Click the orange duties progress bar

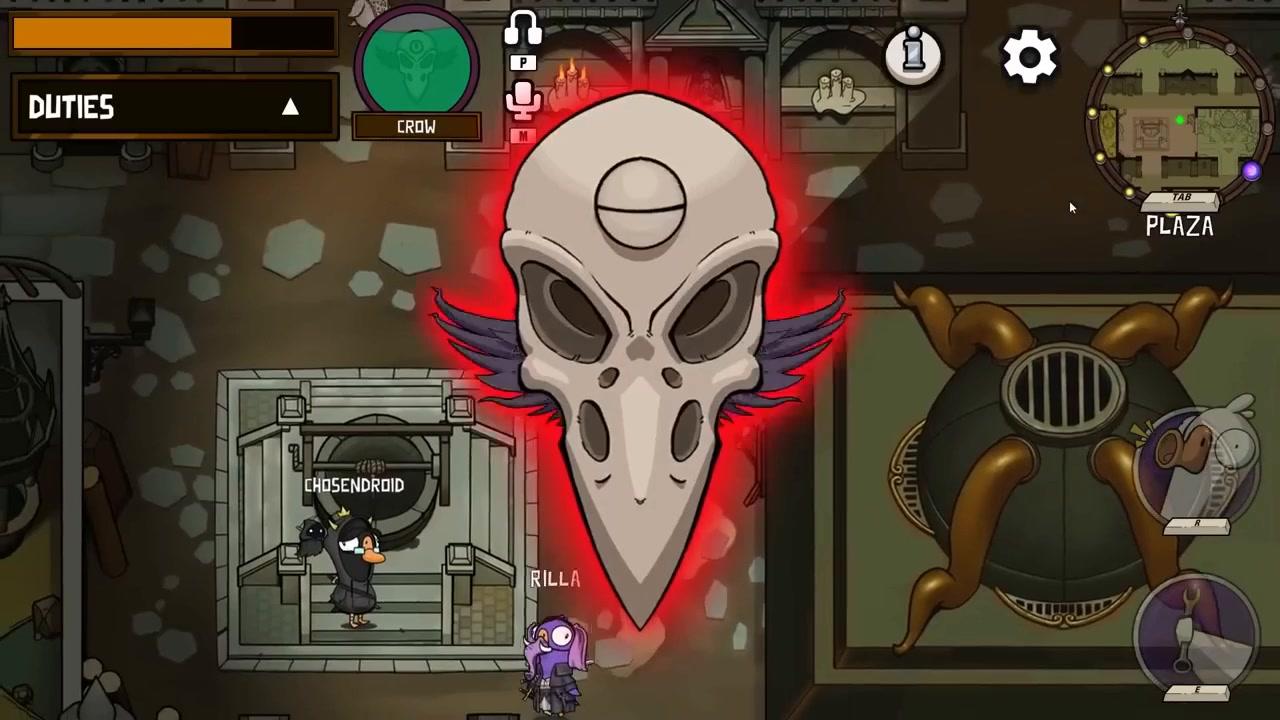tap(122, 33)
